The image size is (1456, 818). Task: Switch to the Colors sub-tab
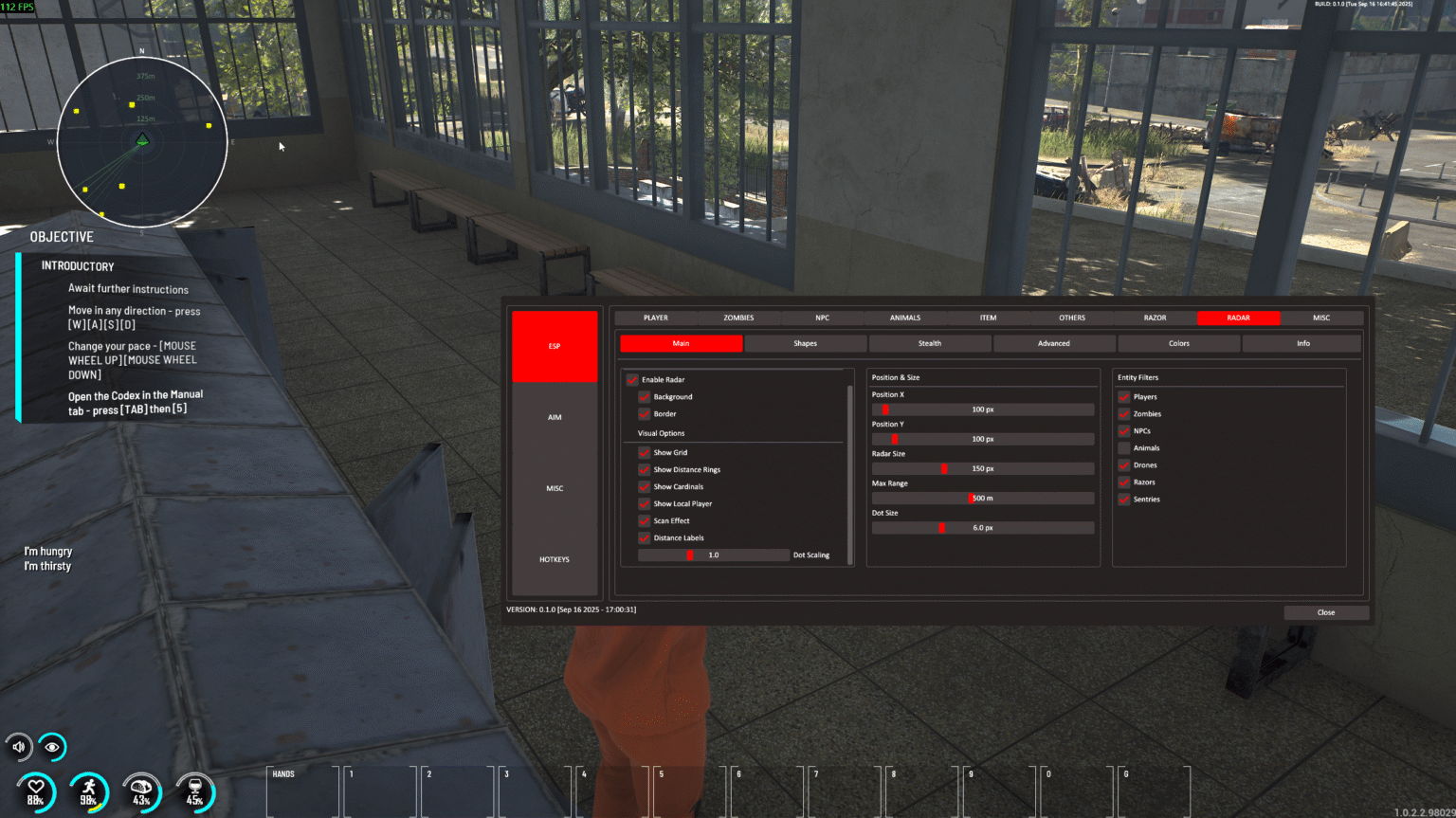1178,342
